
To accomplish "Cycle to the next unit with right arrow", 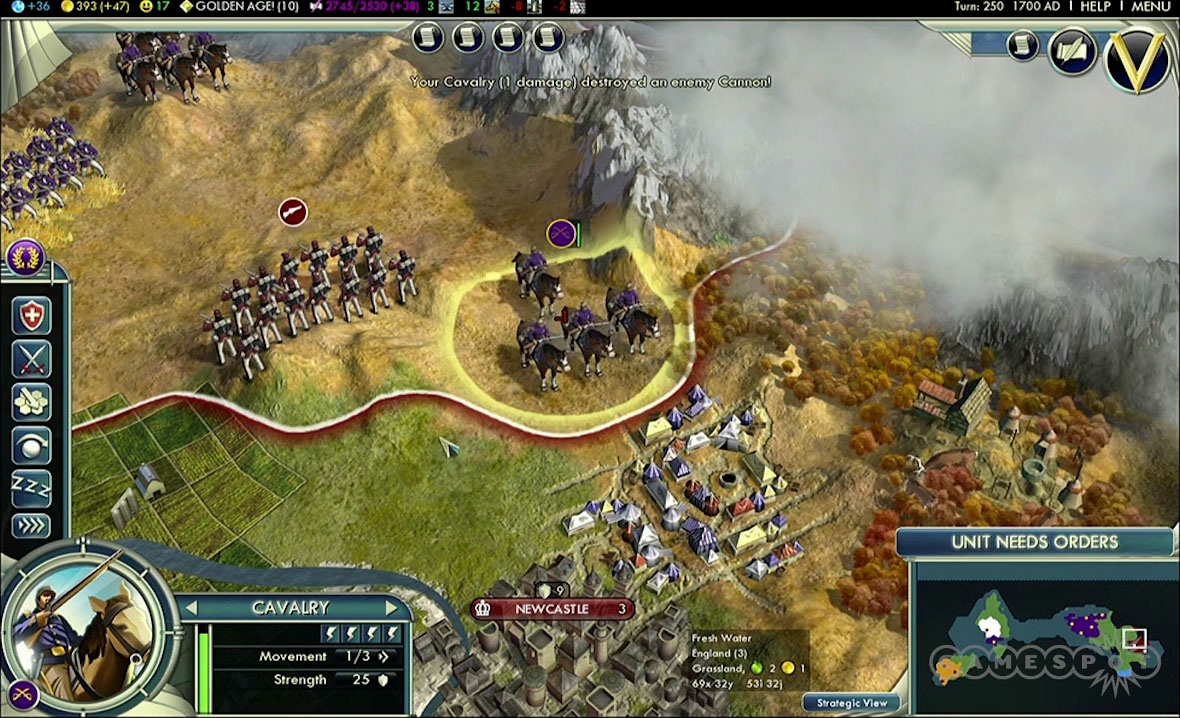I will (393, 608).
